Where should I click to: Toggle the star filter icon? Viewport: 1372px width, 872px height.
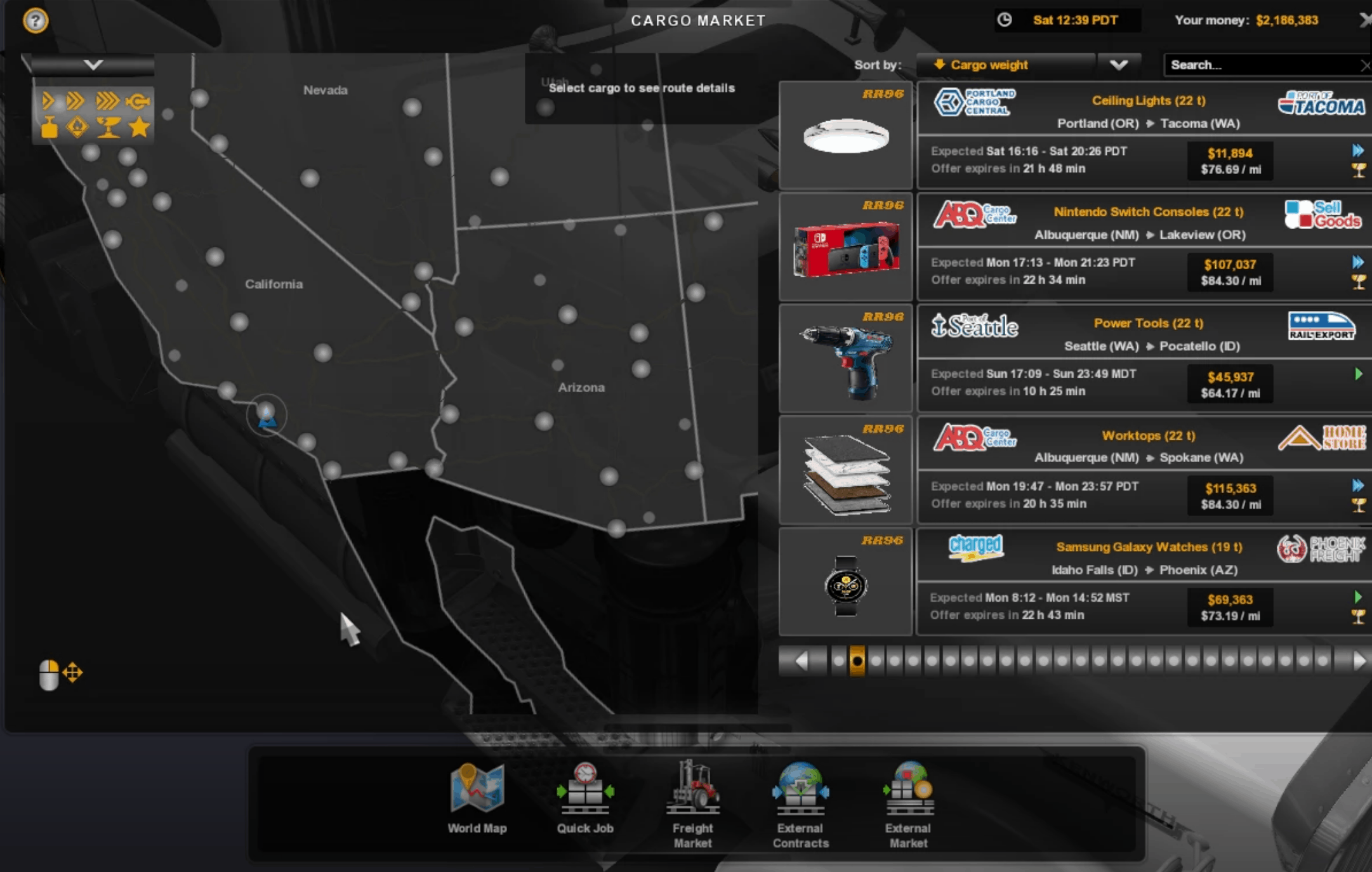pyautogui.click(x=140, y=128)
